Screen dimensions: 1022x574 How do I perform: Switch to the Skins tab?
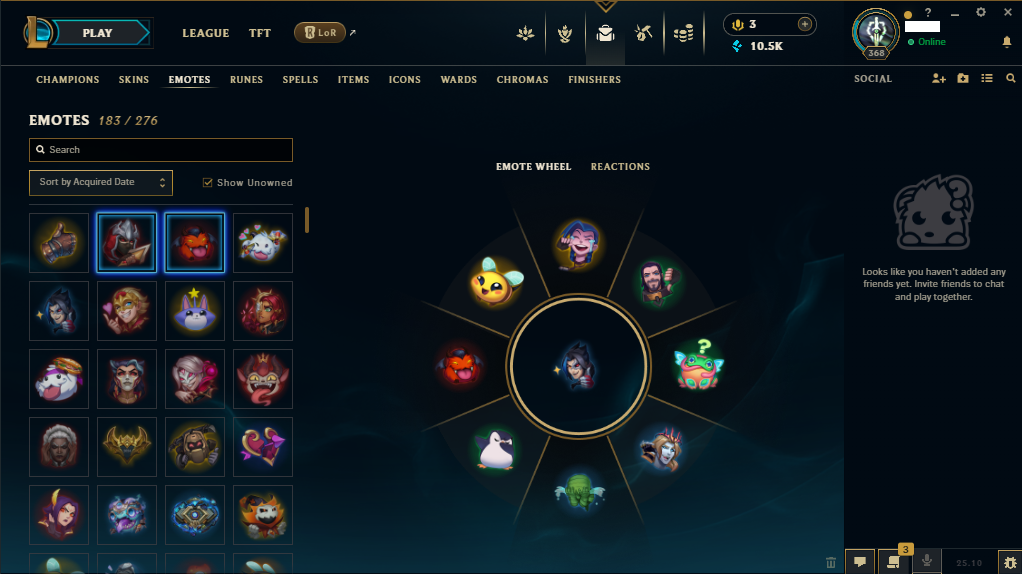pos(134,80)
